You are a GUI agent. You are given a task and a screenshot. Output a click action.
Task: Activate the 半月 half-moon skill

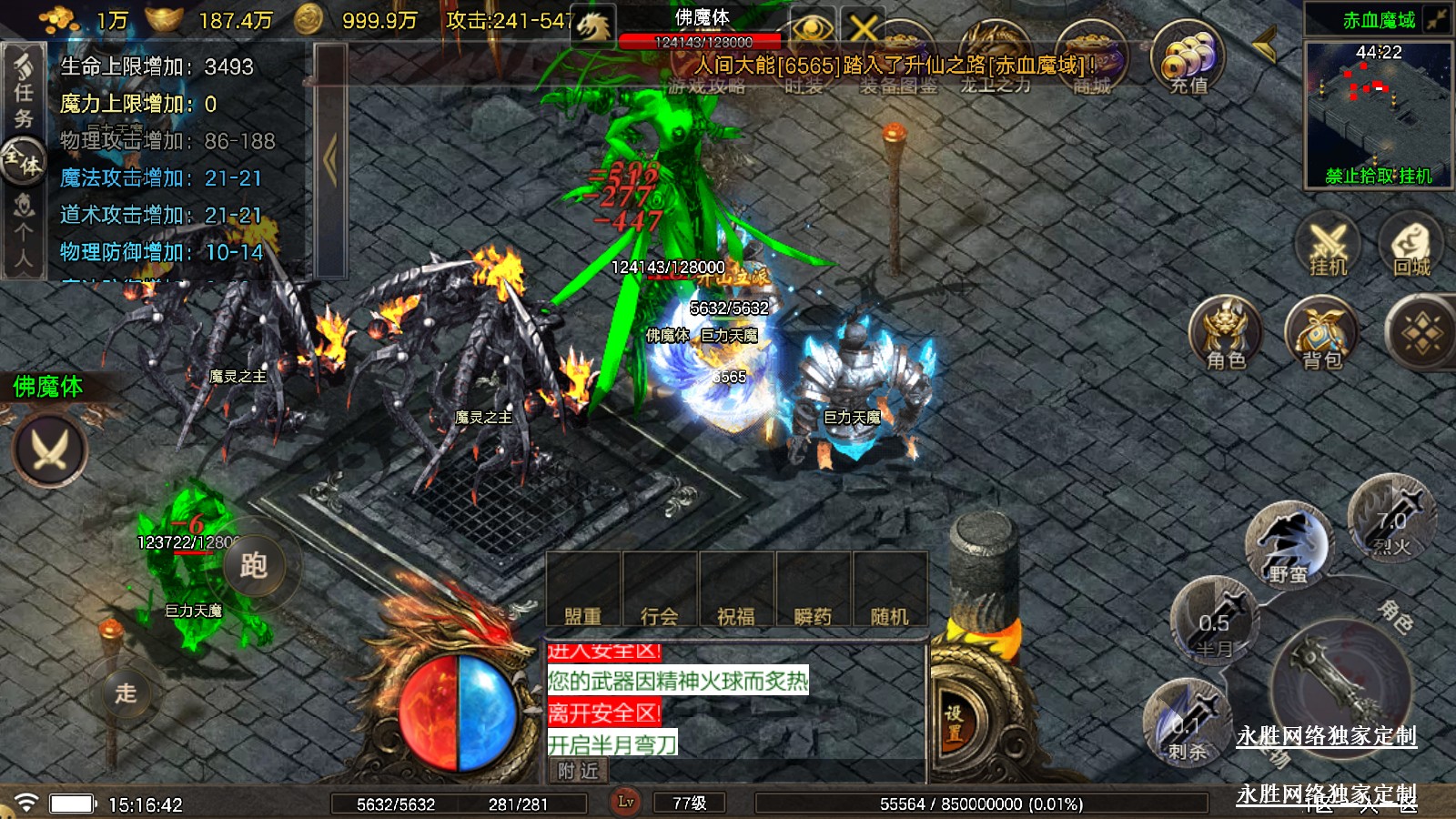pyautogui.click(x=1214, y=623)
